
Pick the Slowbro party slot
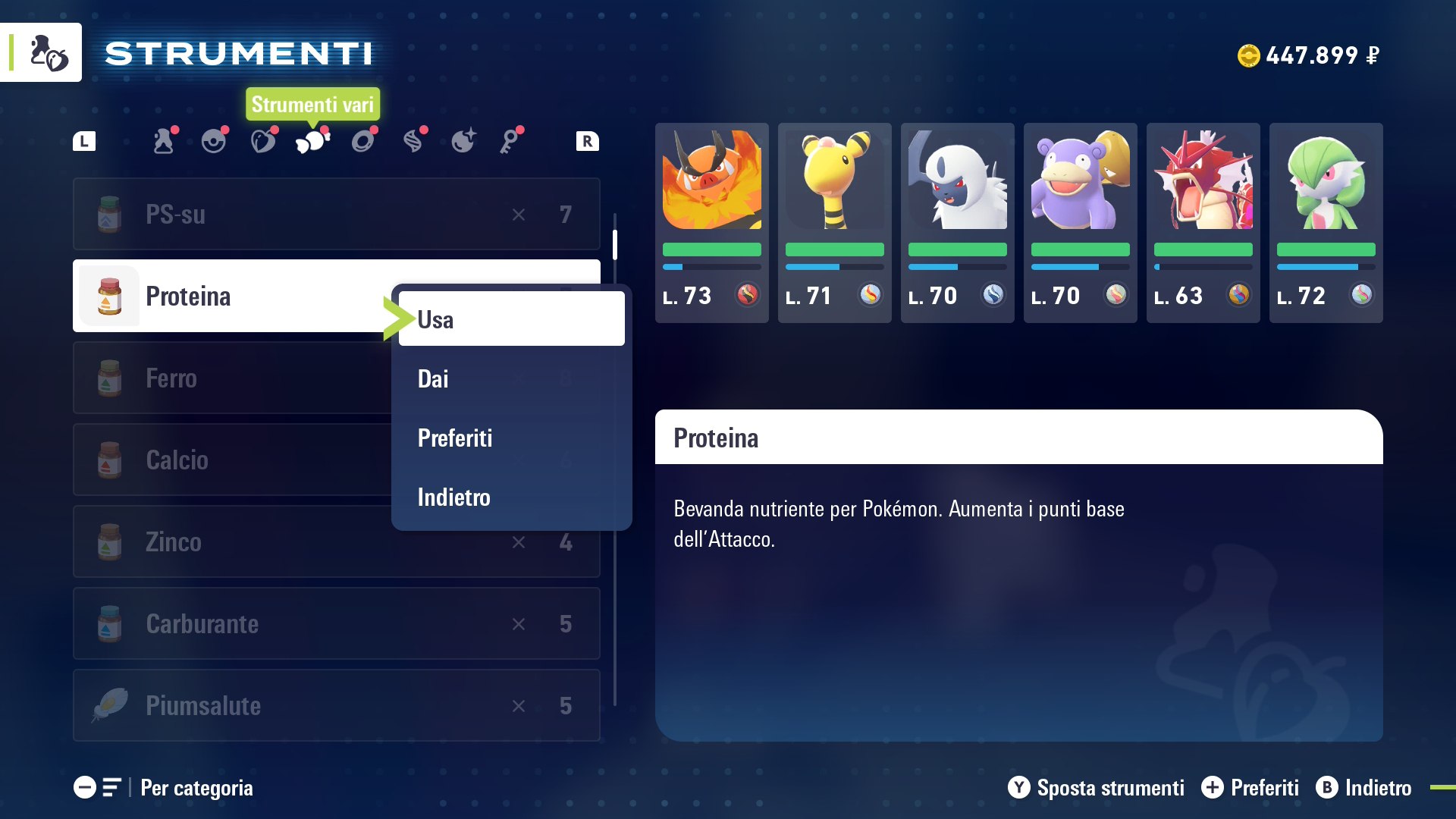point(1080,222)
